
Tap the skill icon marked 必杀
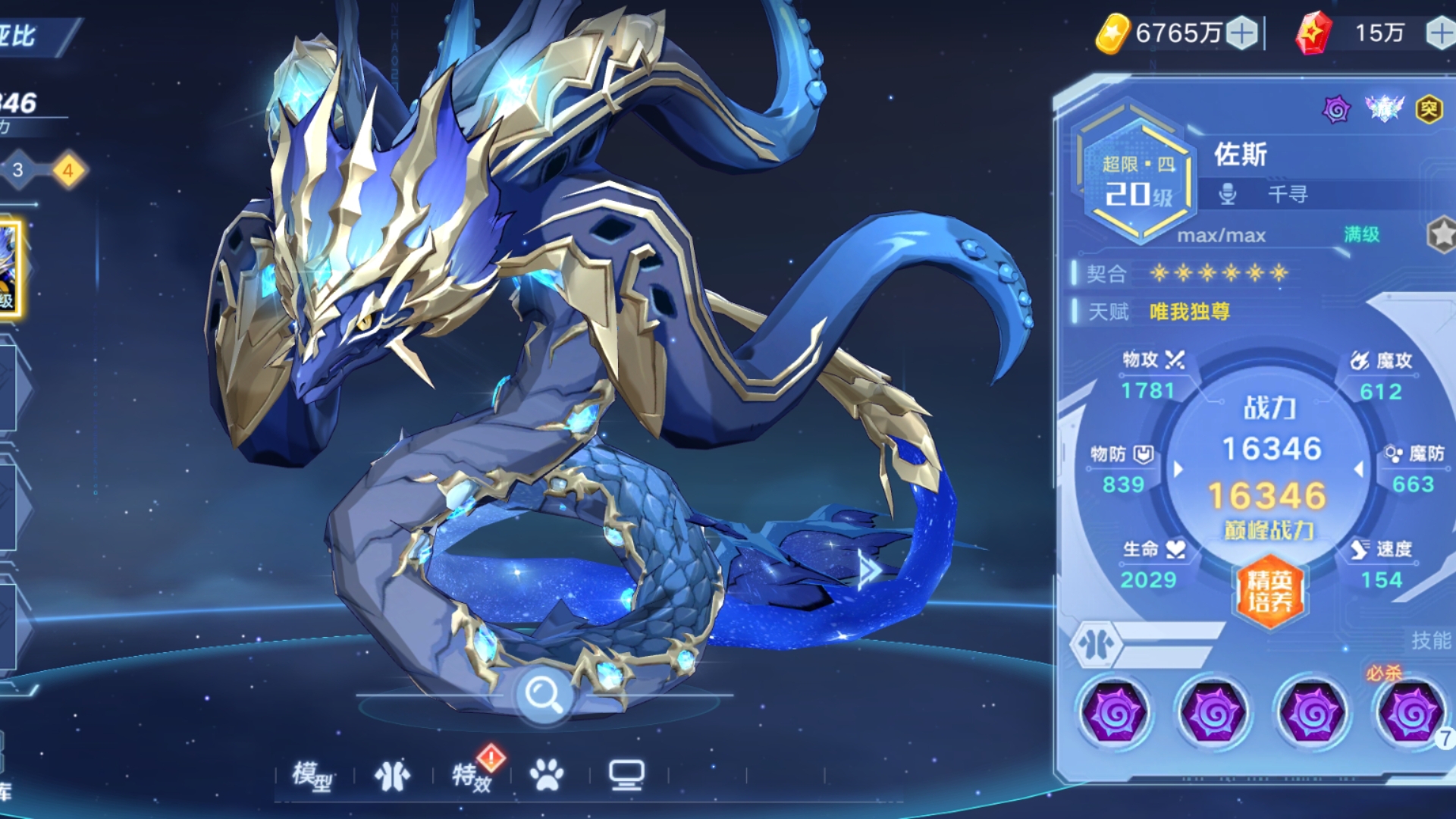point(1410,712)
